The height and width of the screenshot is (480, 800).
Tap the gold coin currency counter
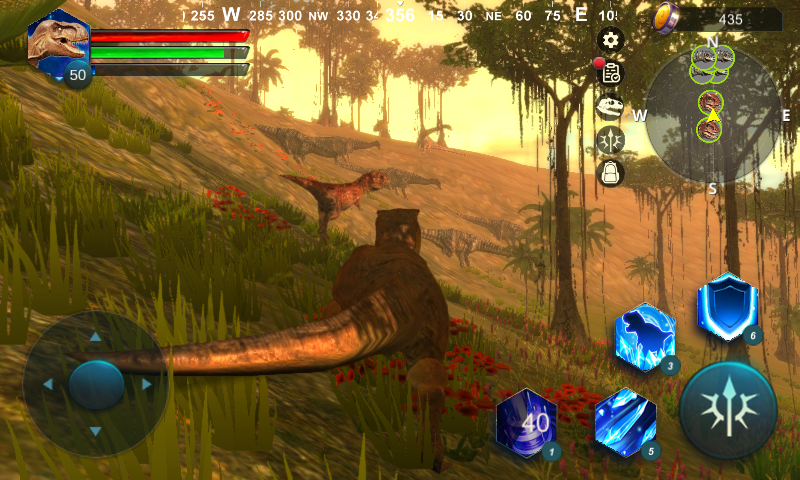[x=717, y=19]
